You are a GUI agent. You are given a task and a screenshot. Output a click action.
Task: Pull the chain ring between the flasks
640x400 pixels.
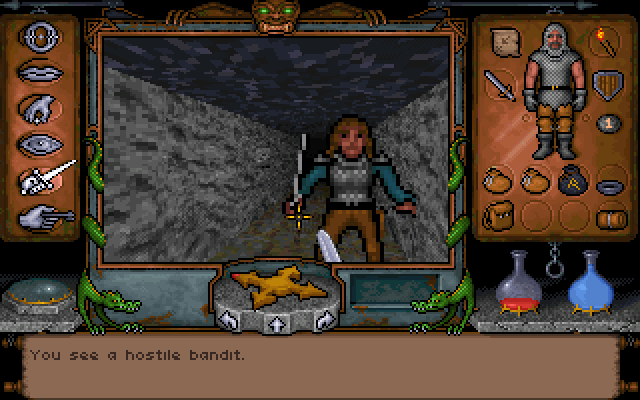[551, 270]
